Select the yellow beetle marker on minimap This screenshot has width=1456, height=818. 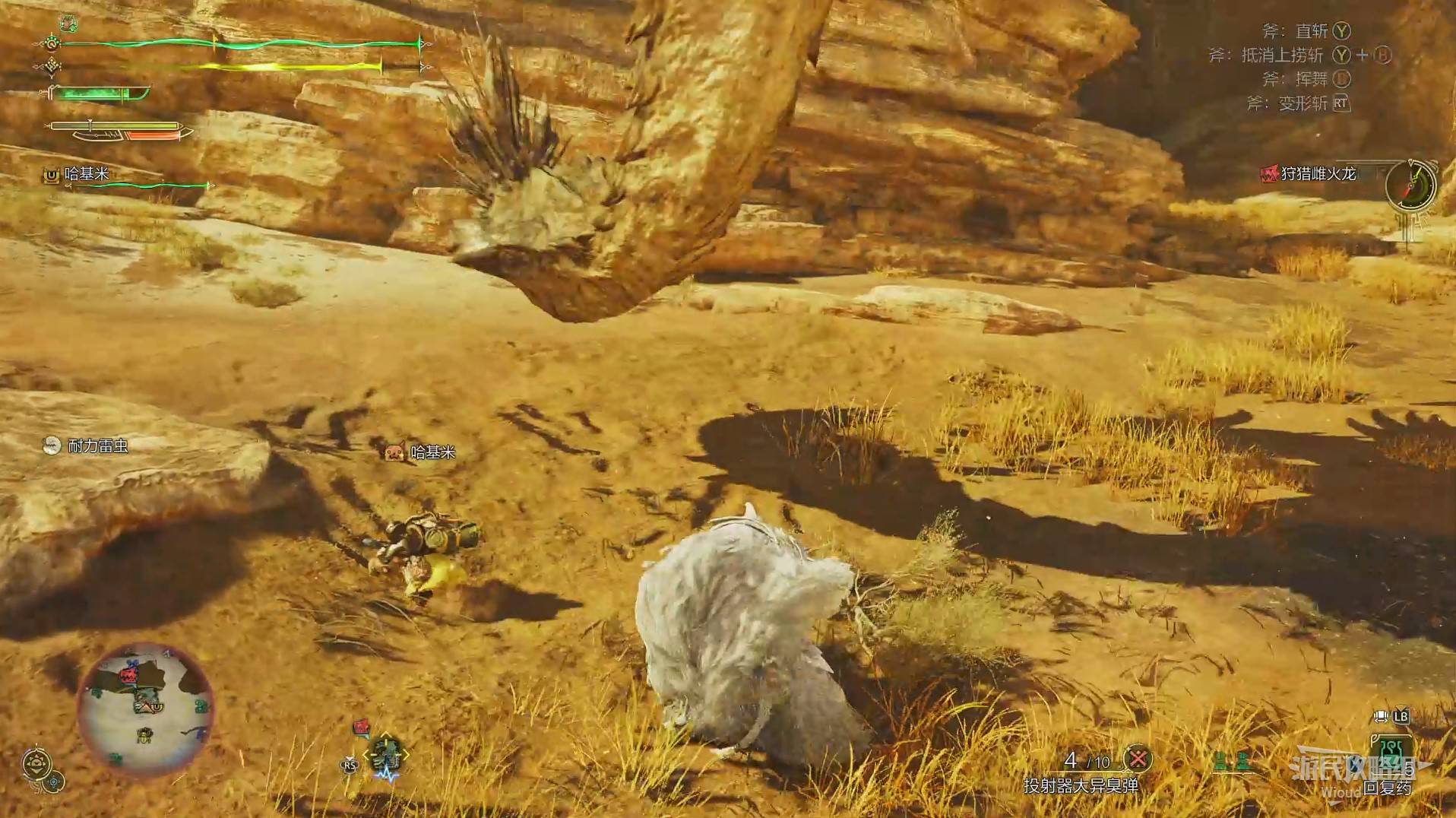pos(144,734)
